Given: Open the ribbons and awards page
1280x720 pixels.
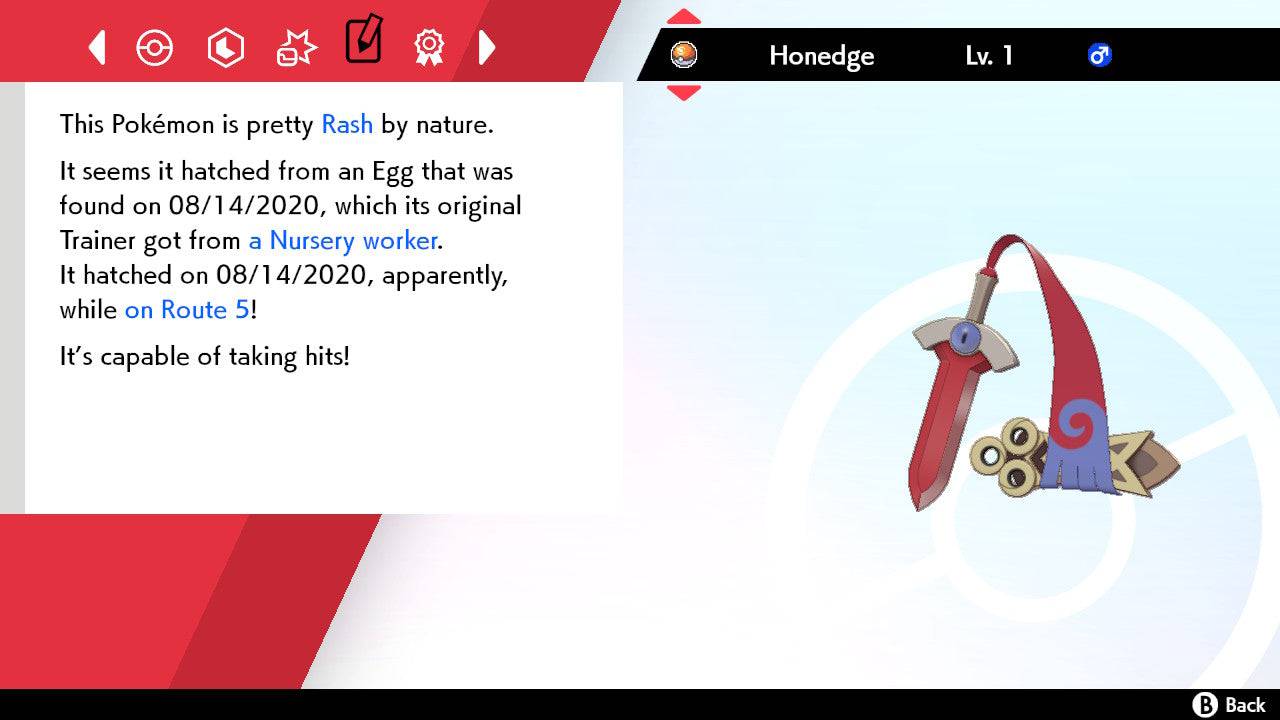Looking at the screenshot, I should [x=429, y=47].
